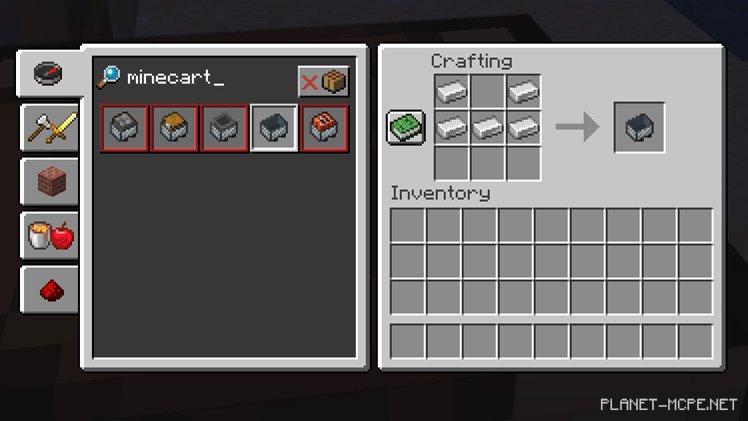This screenshot has height=421, width=748.
Task: Toggle the craftable-only filter button
Action: [x=323, y=81]
